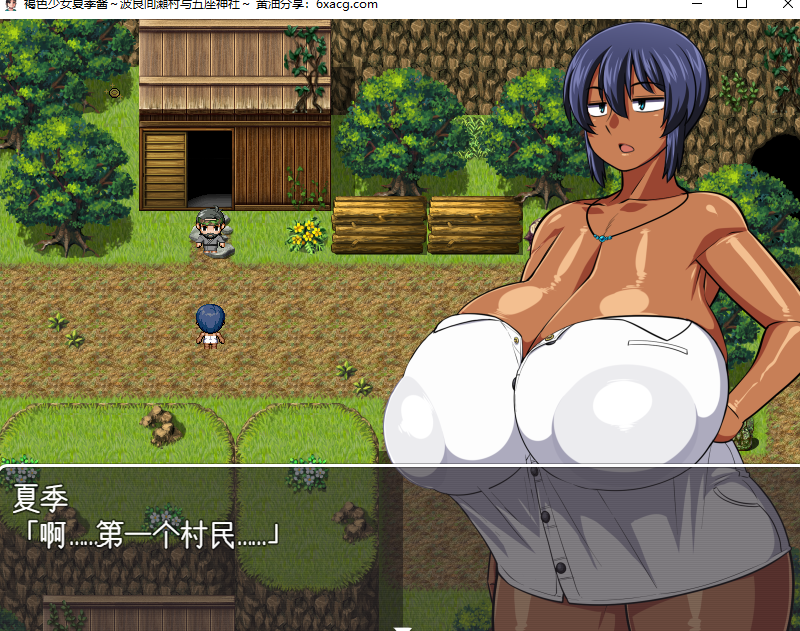800x631 pixels.
Task: Advance dialogue via the continue arrow
Action: (x=402, y=627)
